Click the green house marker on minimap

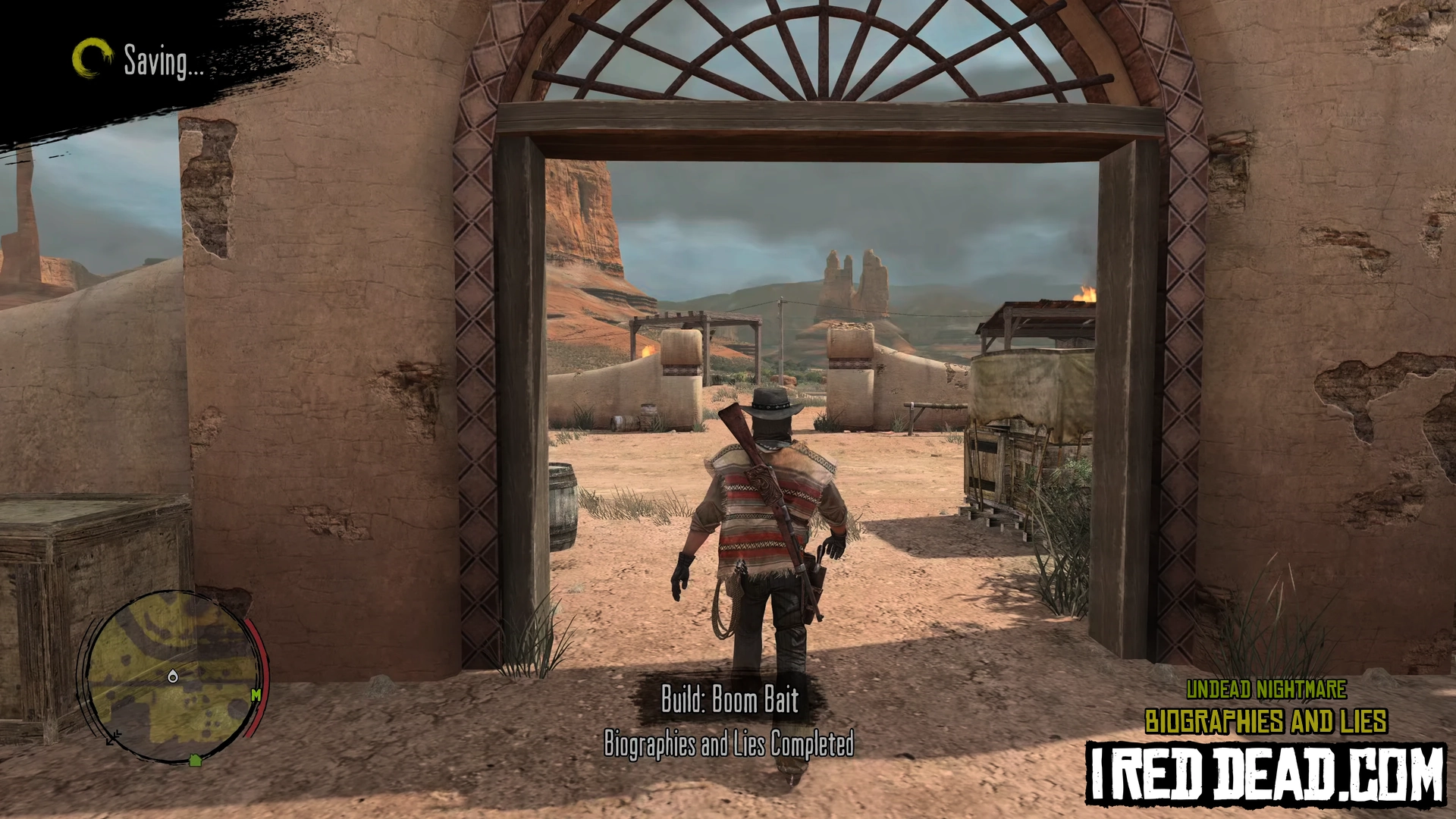pos(195,760)
